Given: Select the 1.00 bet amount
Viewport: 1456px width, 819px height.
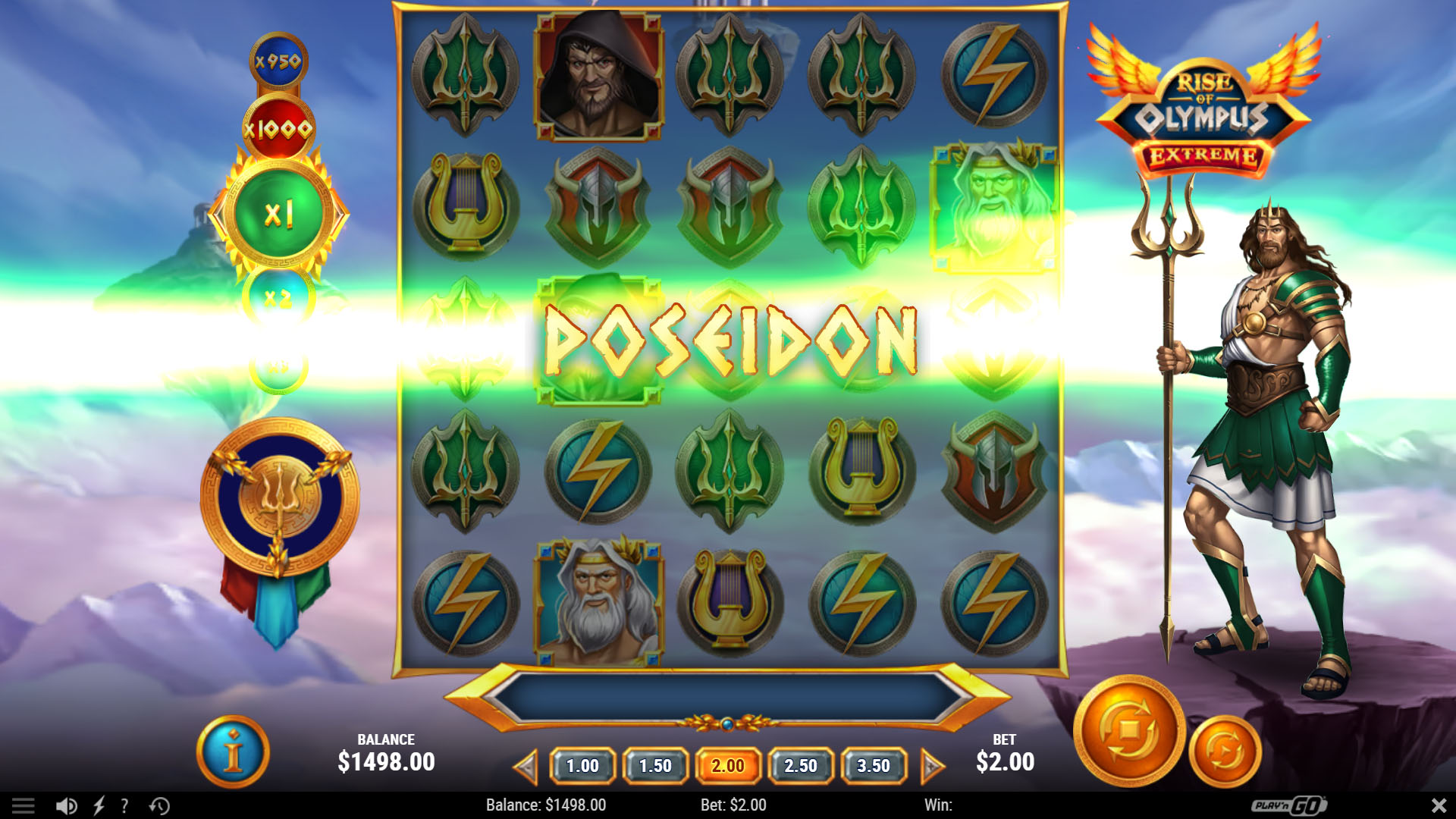Looking at the screenshot, I should (582, 766).
